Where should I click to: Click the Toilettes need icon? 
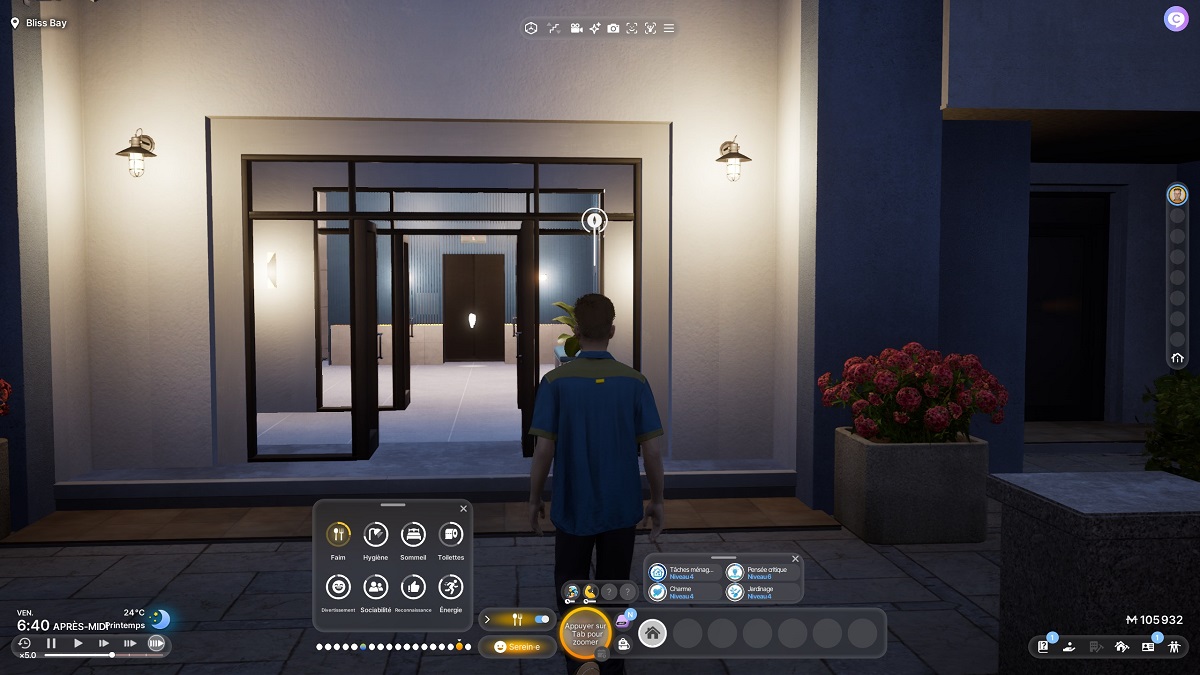coord(450,535)
